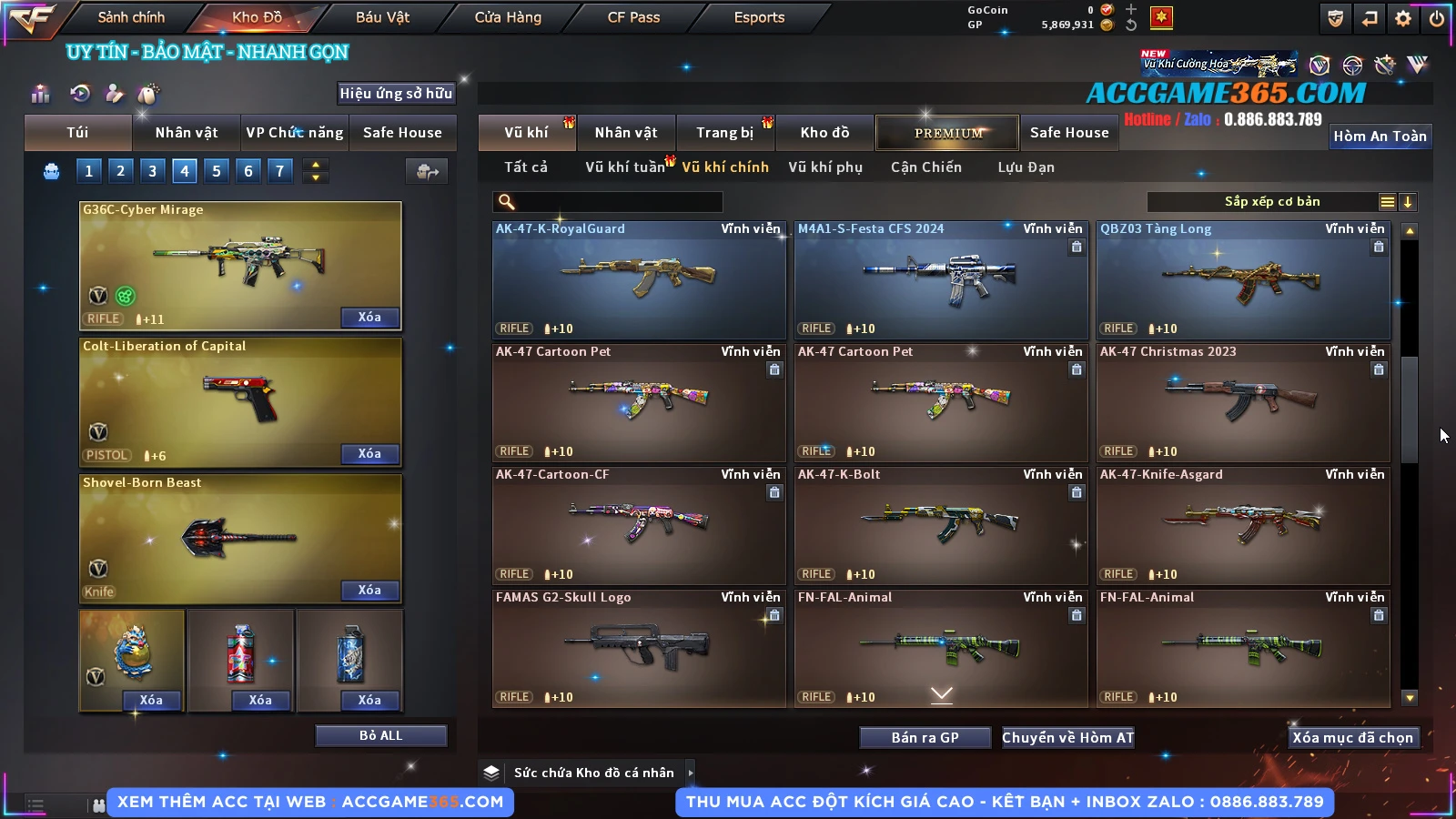The image size is (1456, 819).
Task: Remove the G36C-Cyber Mirage with Xóa
Action: coord(369,317)
